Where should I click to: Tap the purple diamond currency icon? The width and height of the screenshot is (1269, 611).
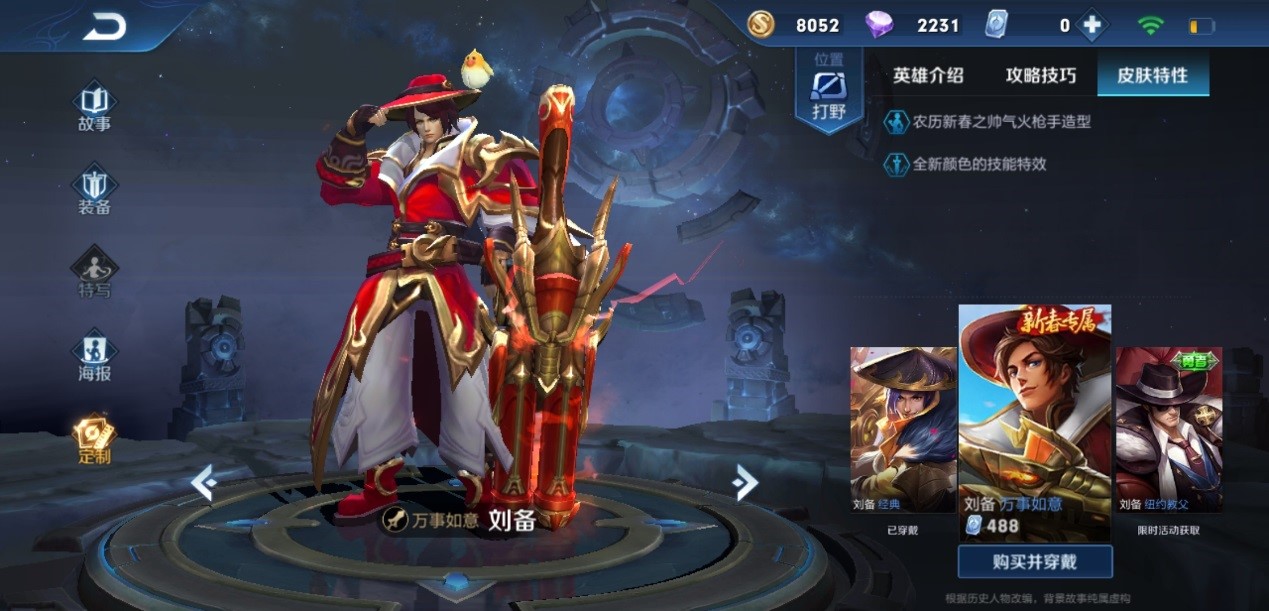pyautogui.click(x=879, y=25)
